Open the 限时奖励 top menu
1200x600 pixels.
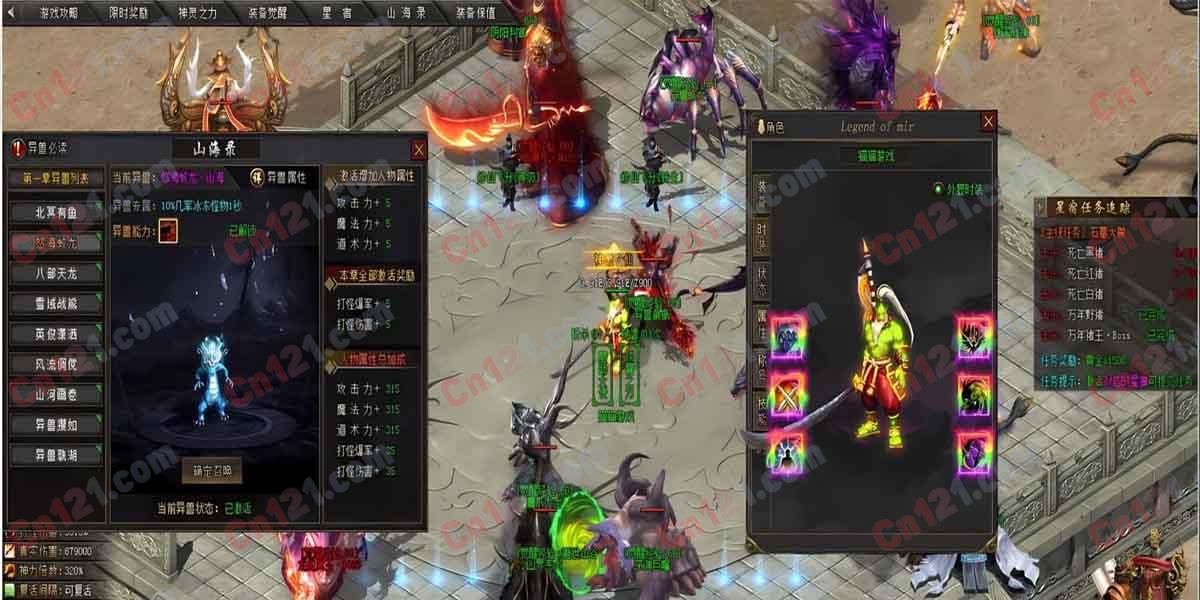click(127, 13)
